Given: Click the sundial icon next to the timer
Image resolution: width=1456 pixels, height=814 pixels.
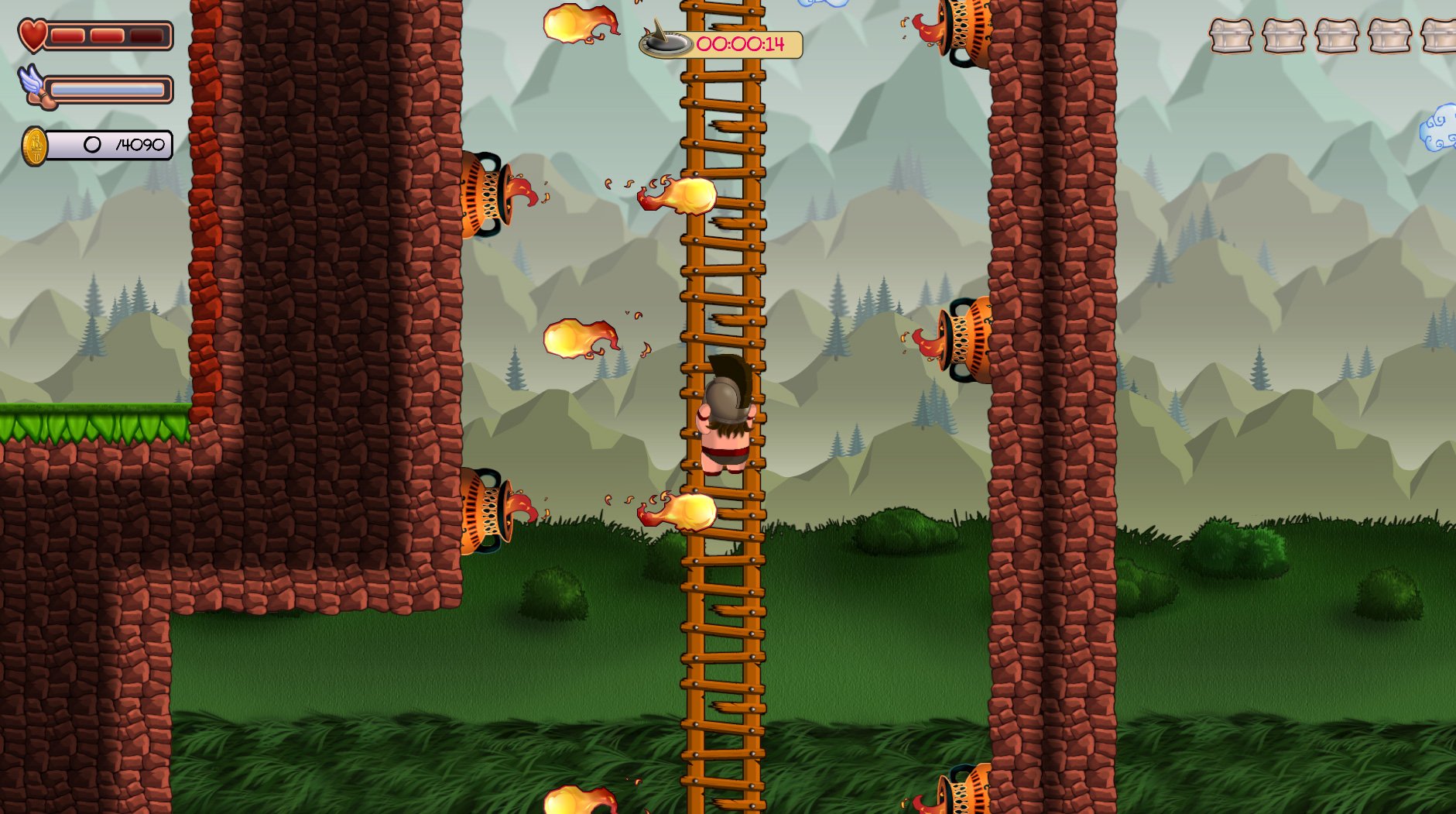Looking at the screenshot, I should point(666,44).
